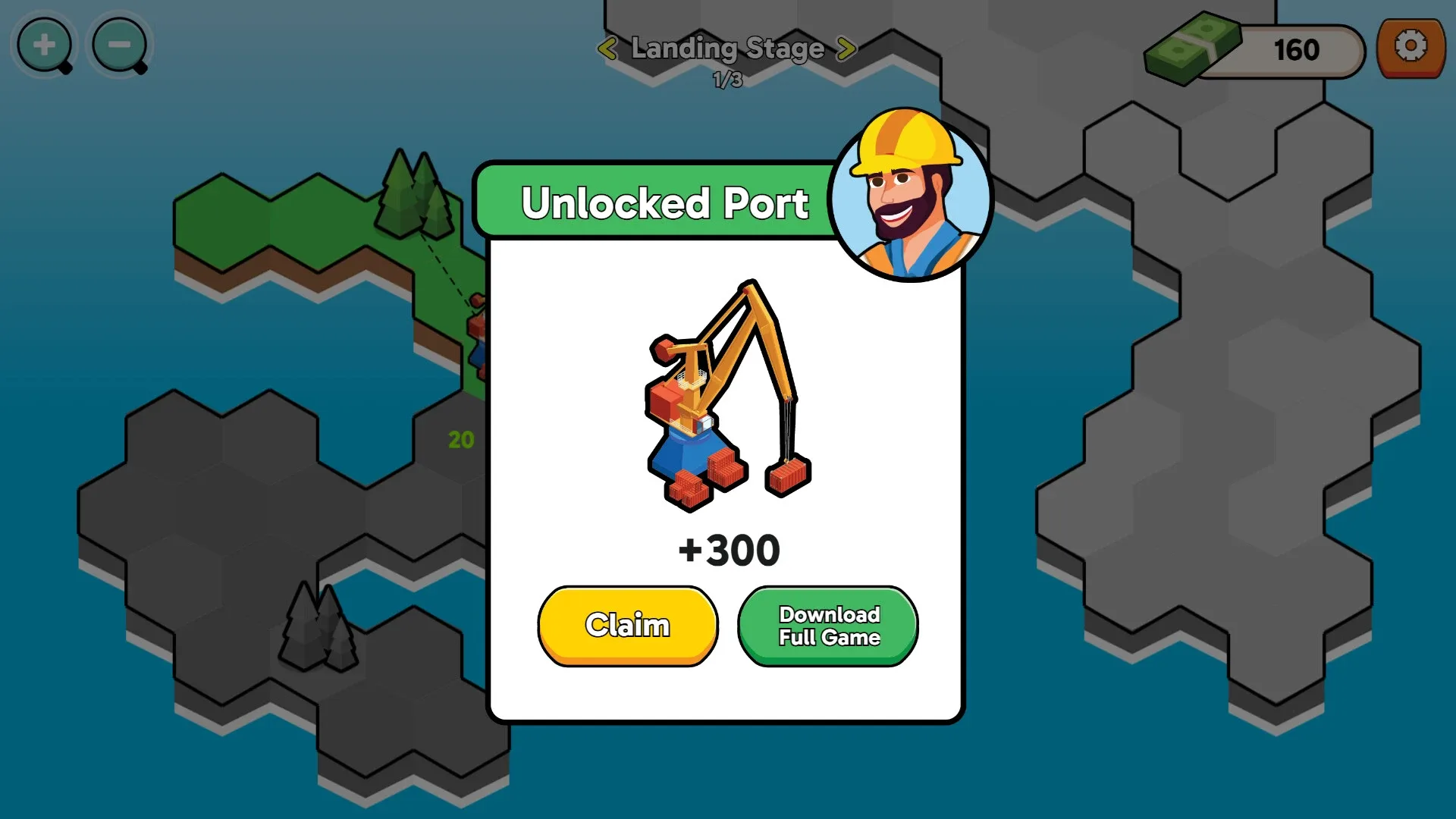Select the Landing Stage title

point(726,49)
